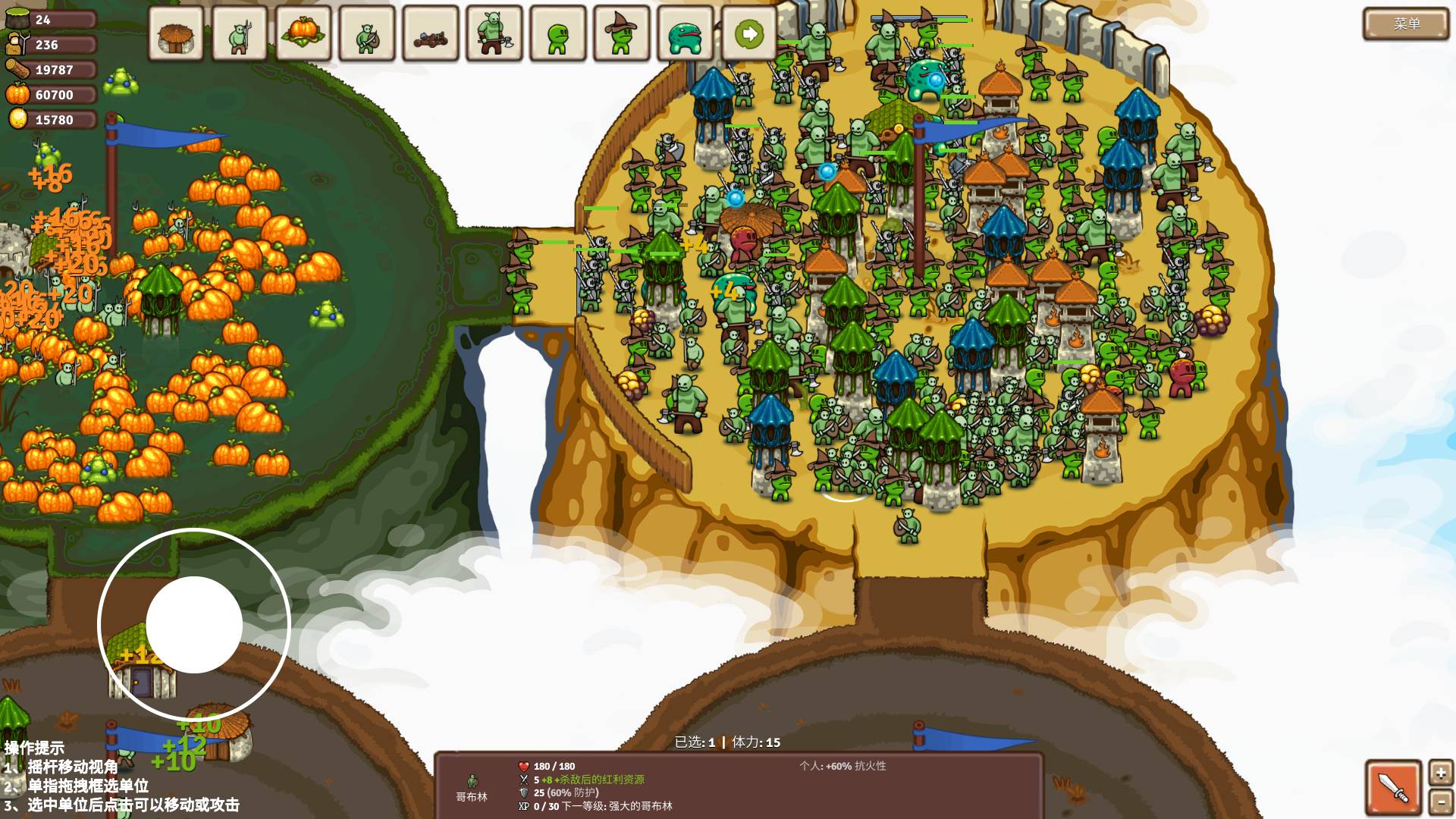Select the thatched hut build button

pos(176,34)
